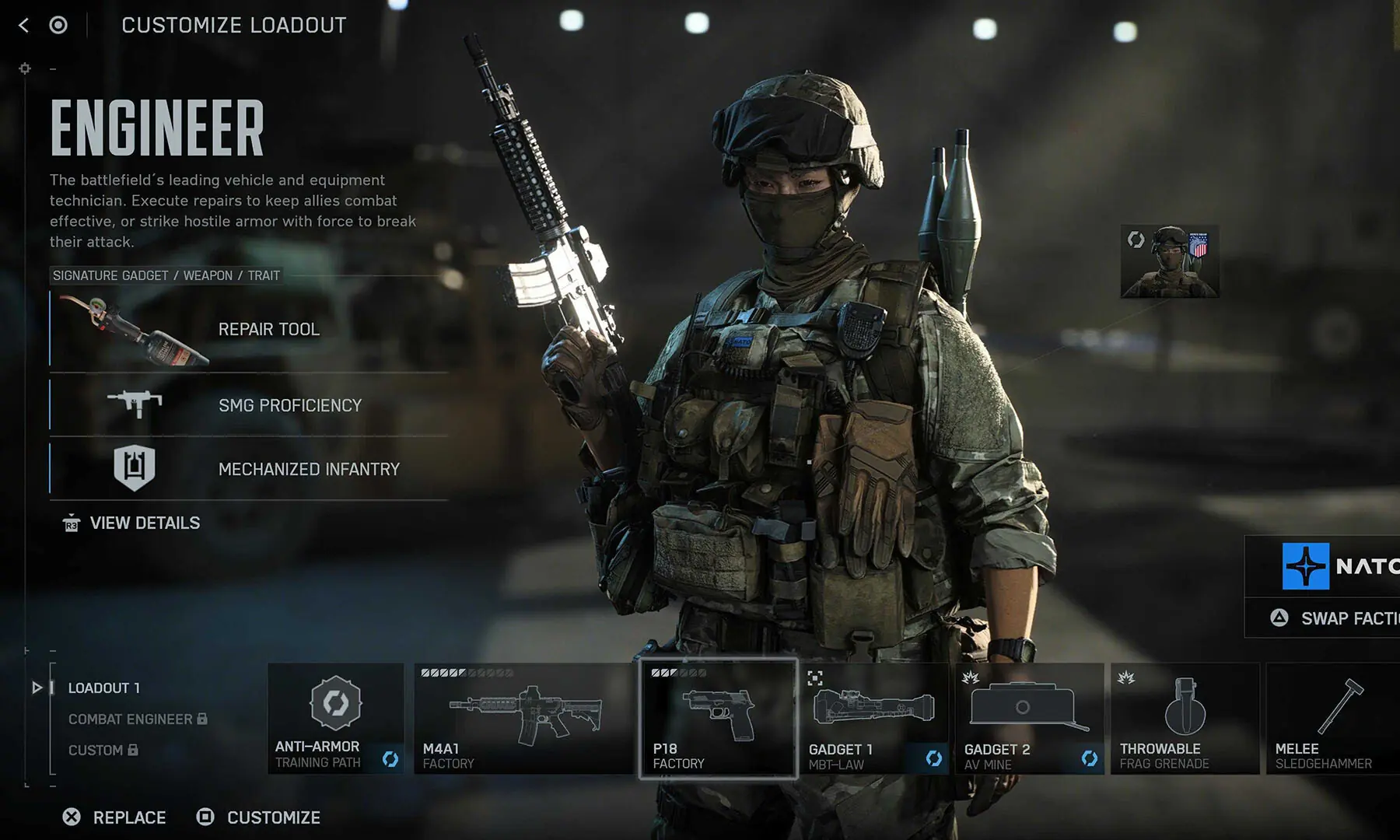Screen dimensions: 1400x840
Task: Select the Repair Tool signature gadget icon
Action: click(134, 330)
